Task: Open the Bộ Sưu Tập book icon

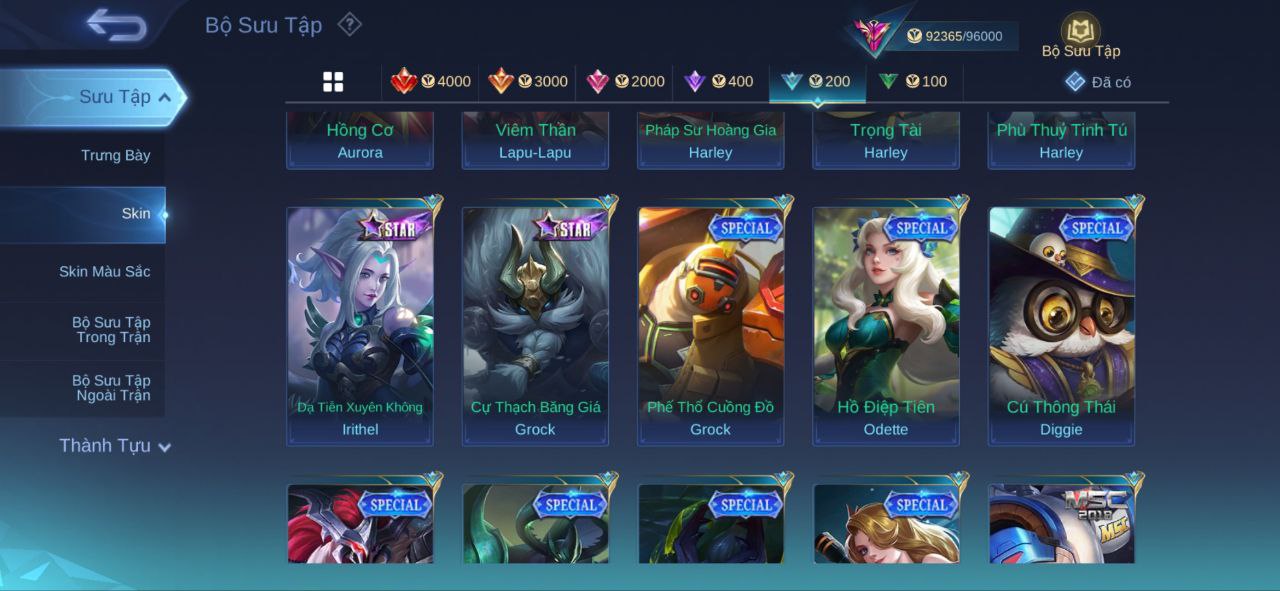Action: click(1080, 31)
